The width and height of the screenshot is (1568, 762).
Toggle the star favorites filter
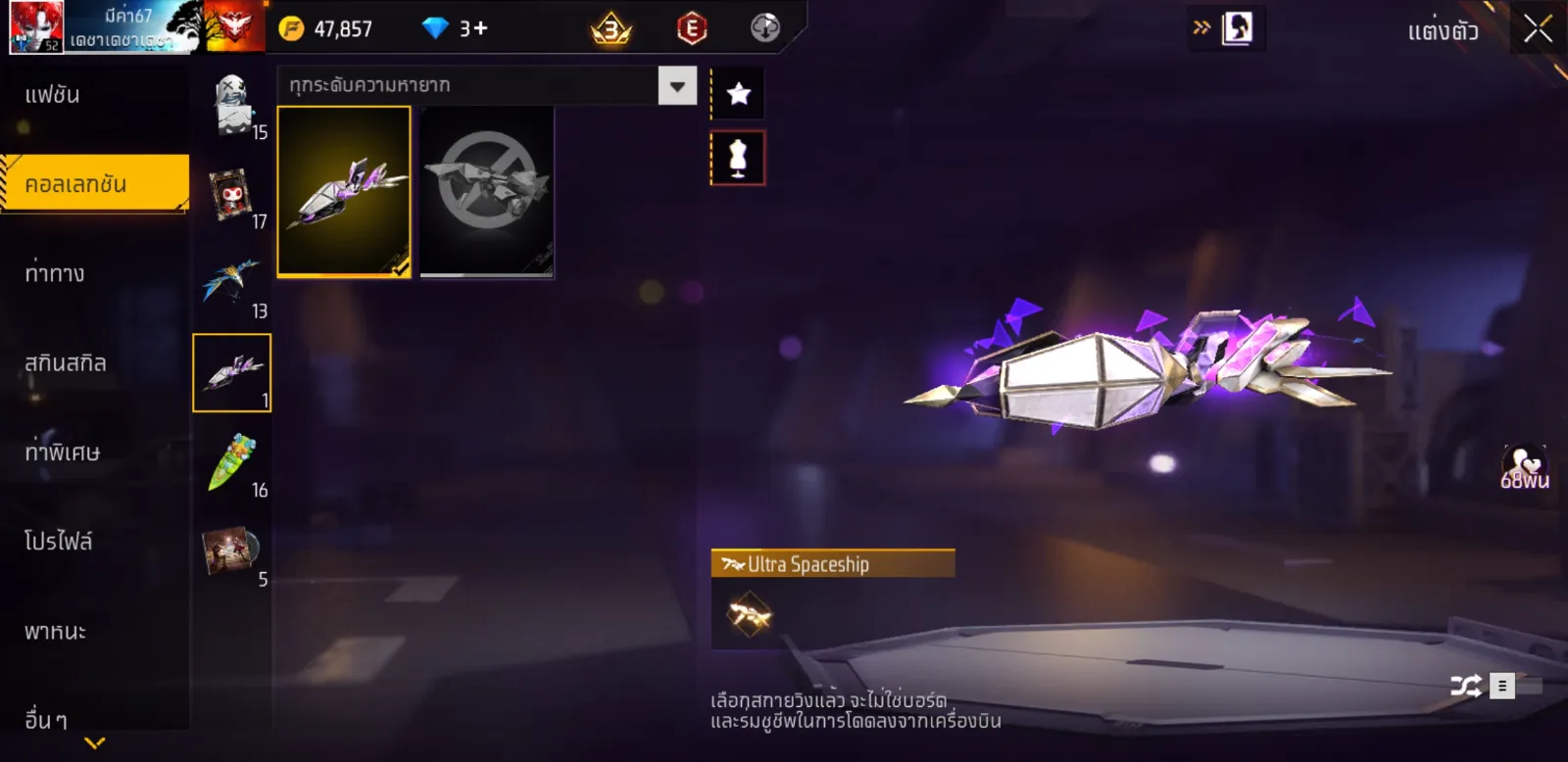click(738, 94)
